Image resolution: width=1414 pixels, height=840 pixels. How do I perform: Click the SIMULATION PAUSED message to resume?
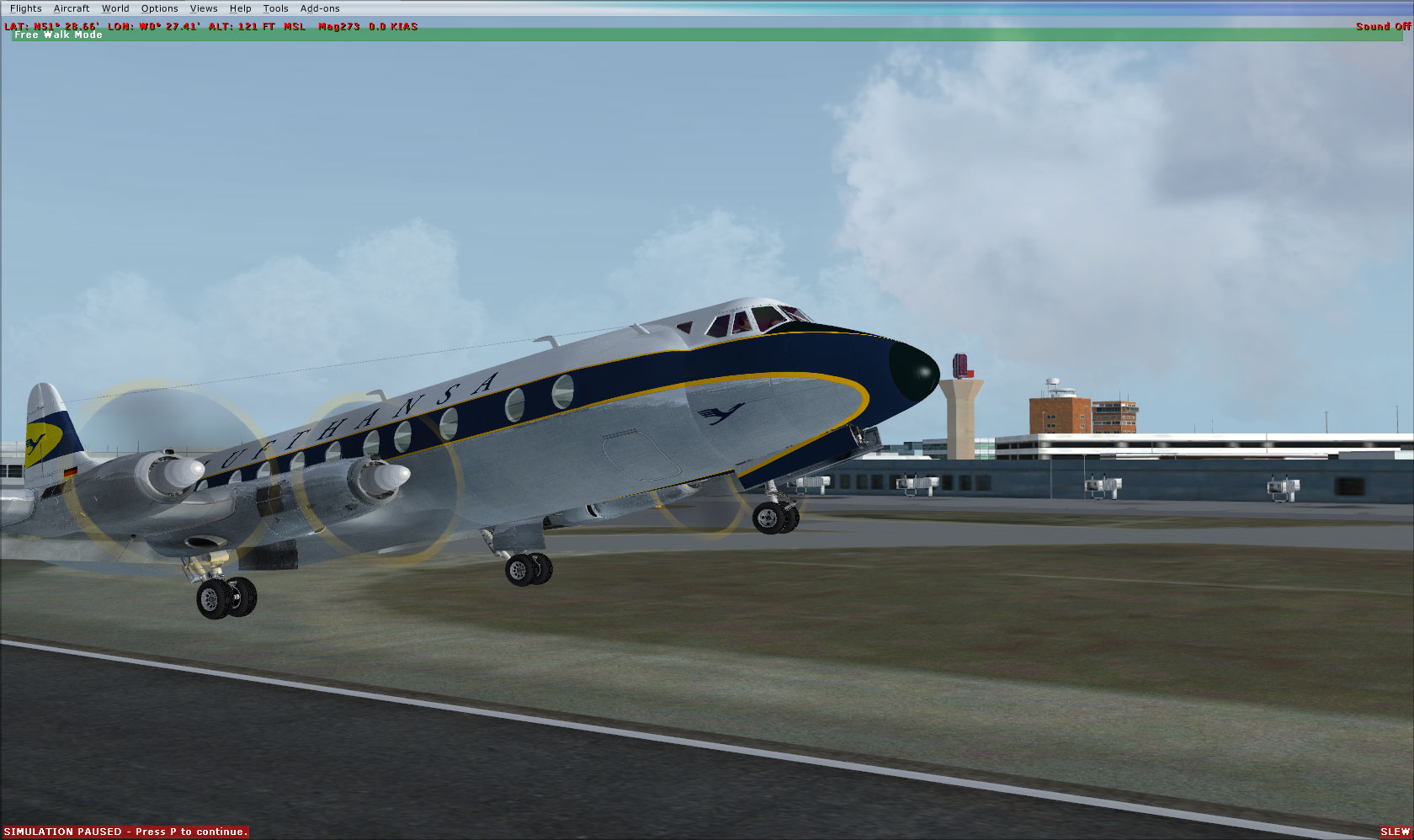125,830
